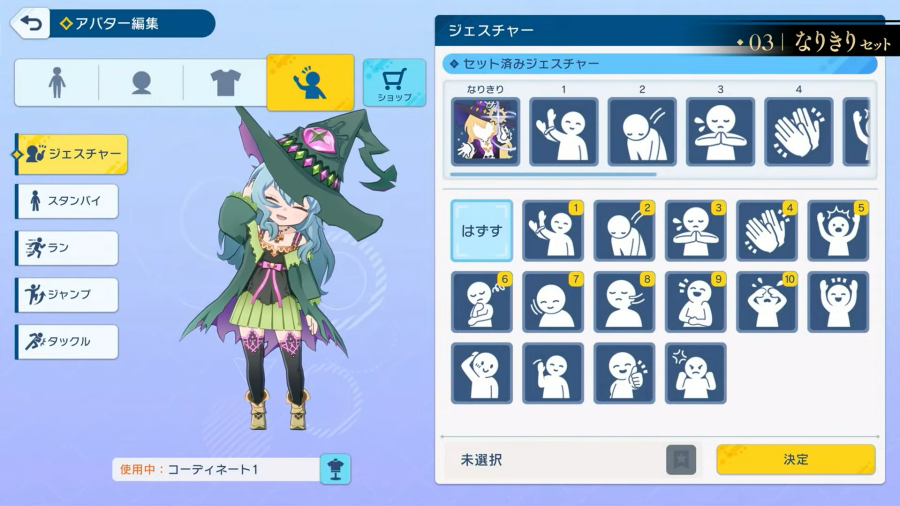The image size is (900, 506).
Task: Choose the スタンバイ standby category
Action: point(67,201)
